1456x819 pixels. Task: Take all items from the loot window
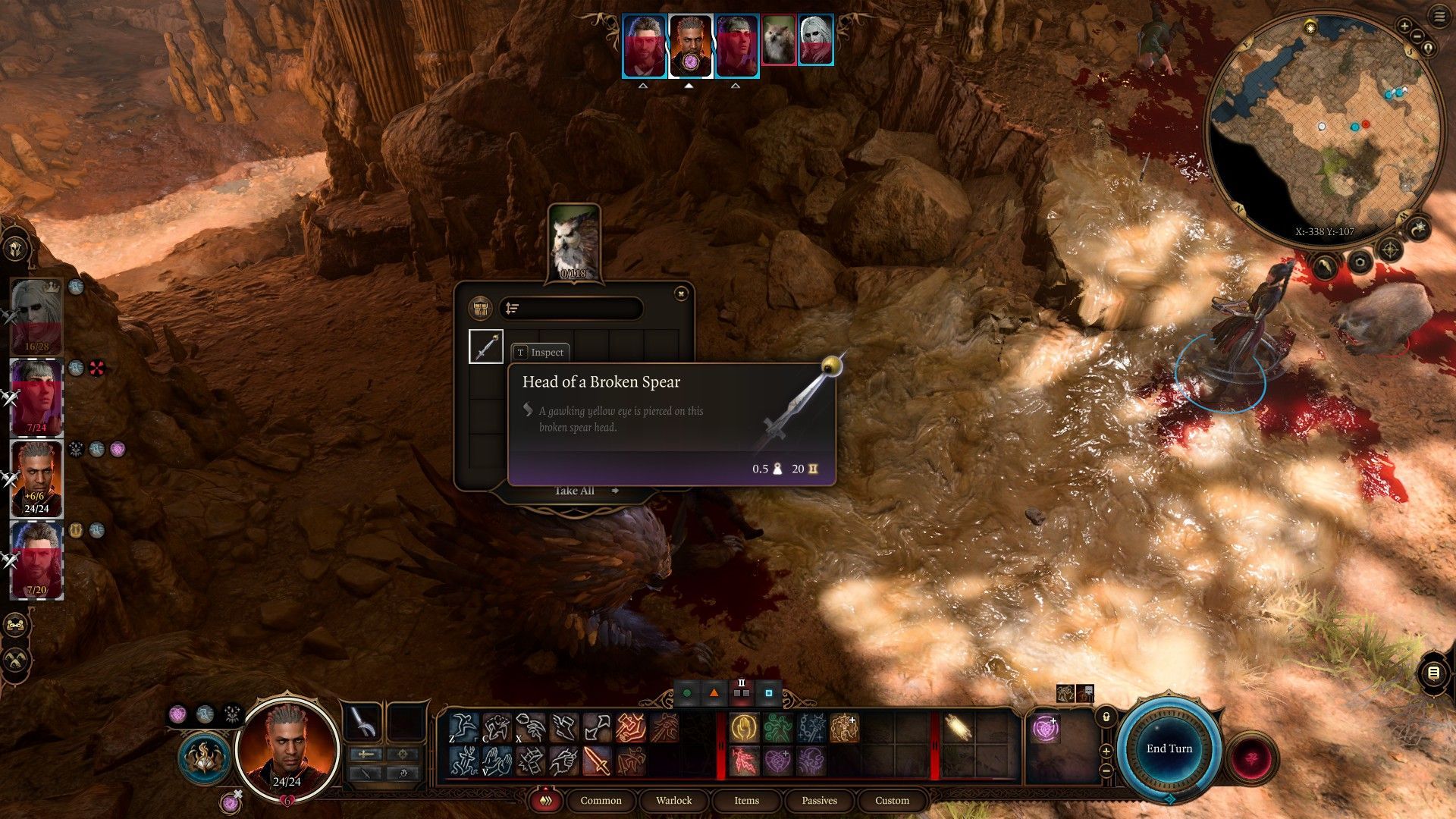point(575,491)
